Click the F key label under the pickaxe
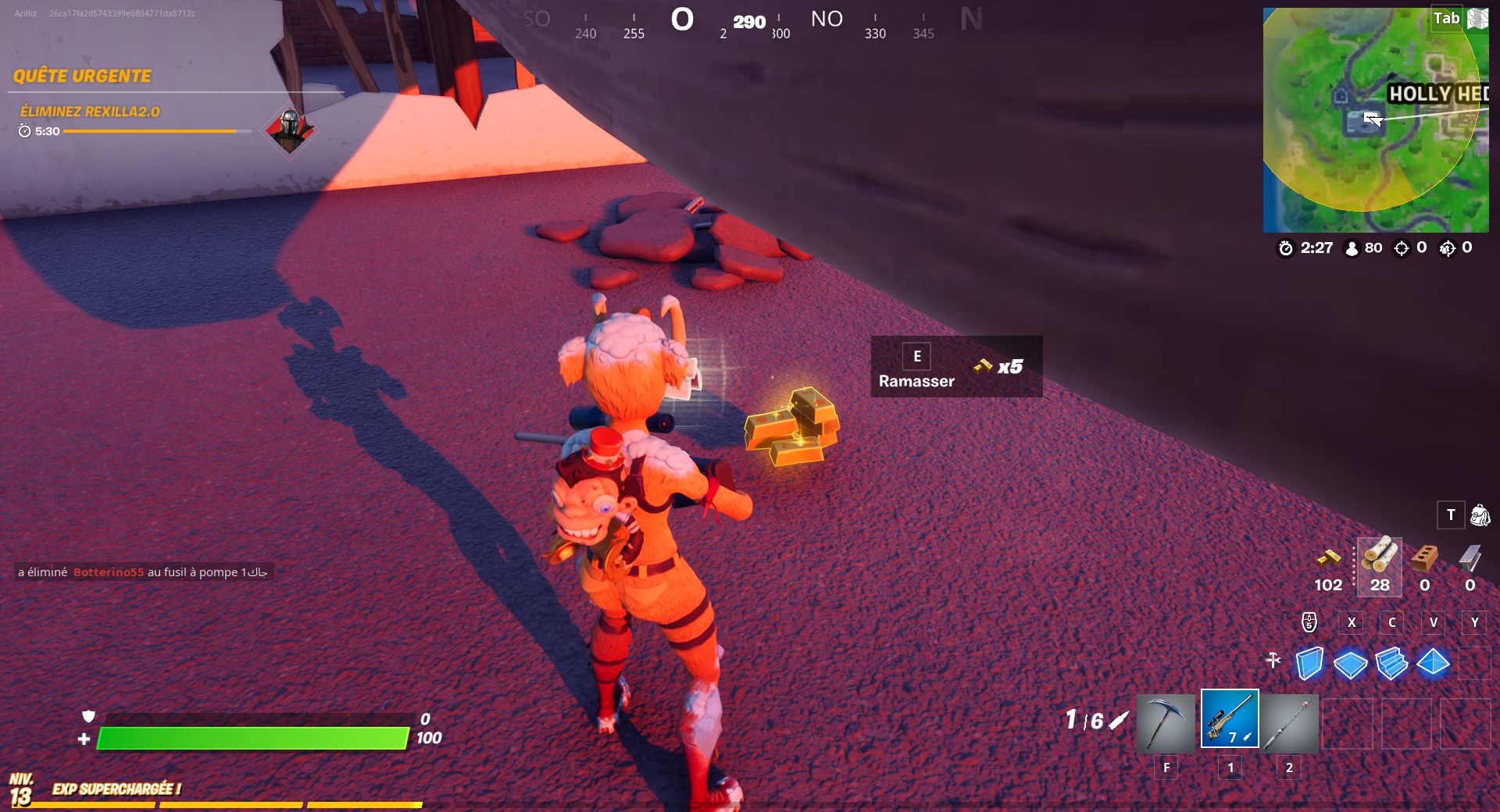Viewport: 1500px width, 812px height. 1166,767
